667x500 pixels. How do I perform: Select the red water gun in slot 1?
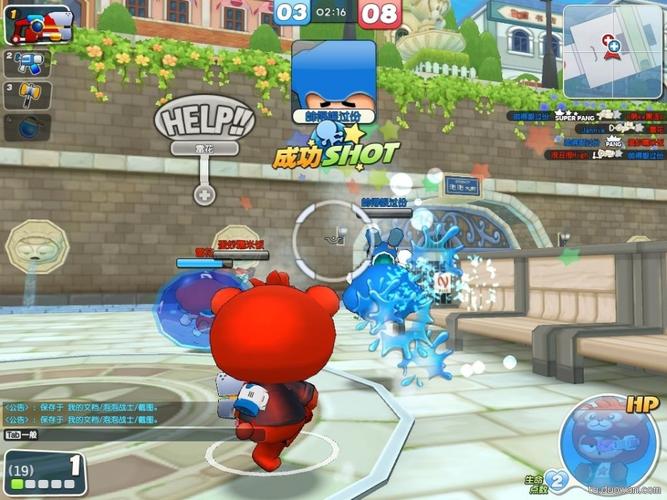(x=40, y=24)
